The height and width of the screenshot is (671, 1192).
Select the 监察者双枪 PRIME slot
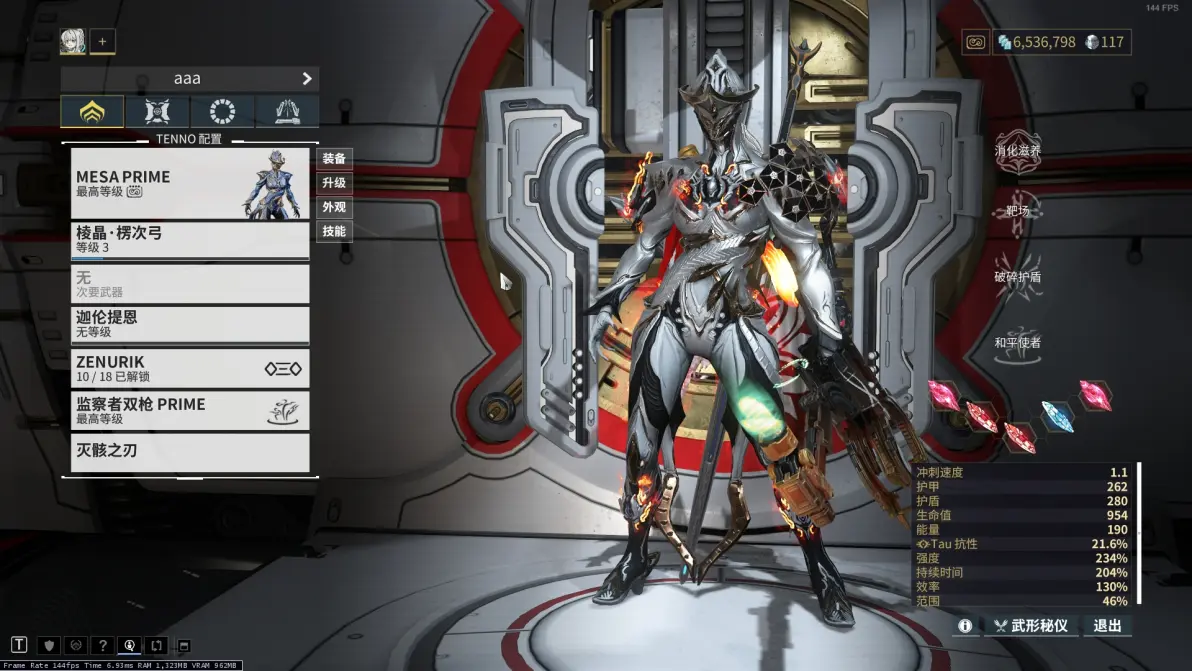click(x=190, y=410)
